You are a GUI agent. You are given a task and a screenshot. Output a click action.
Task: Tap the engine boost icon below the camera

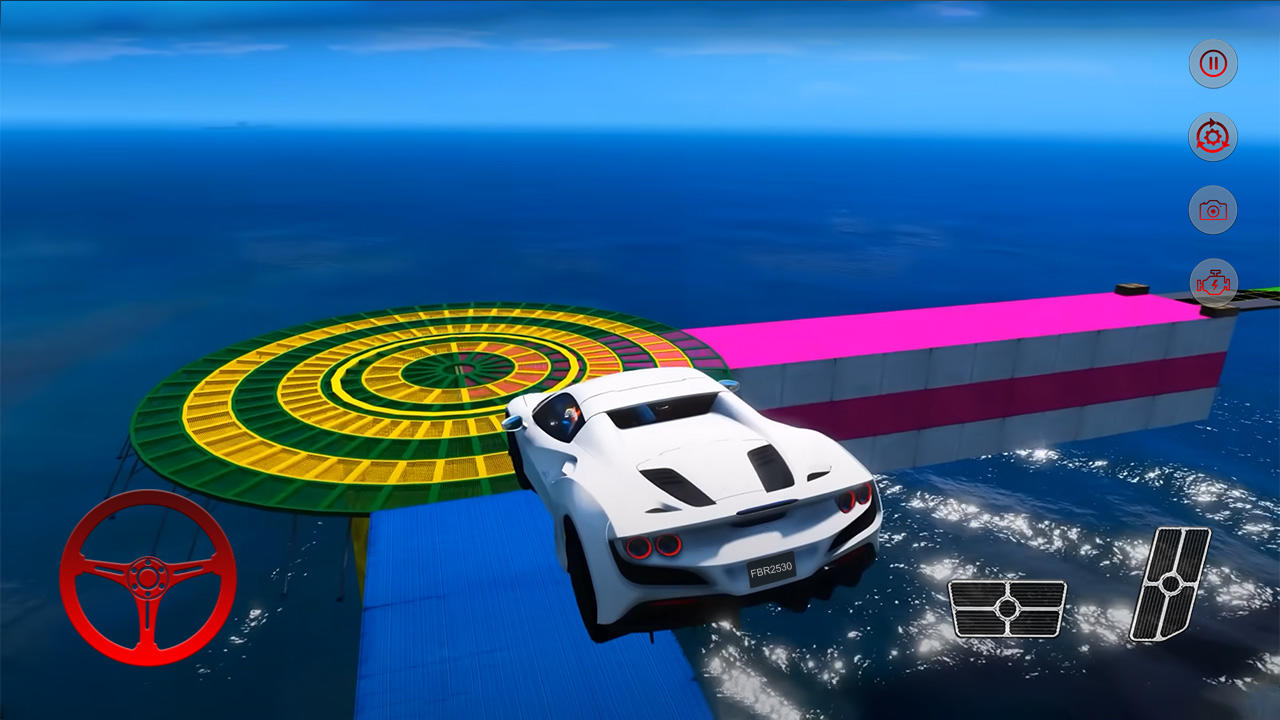point(1213,283)
